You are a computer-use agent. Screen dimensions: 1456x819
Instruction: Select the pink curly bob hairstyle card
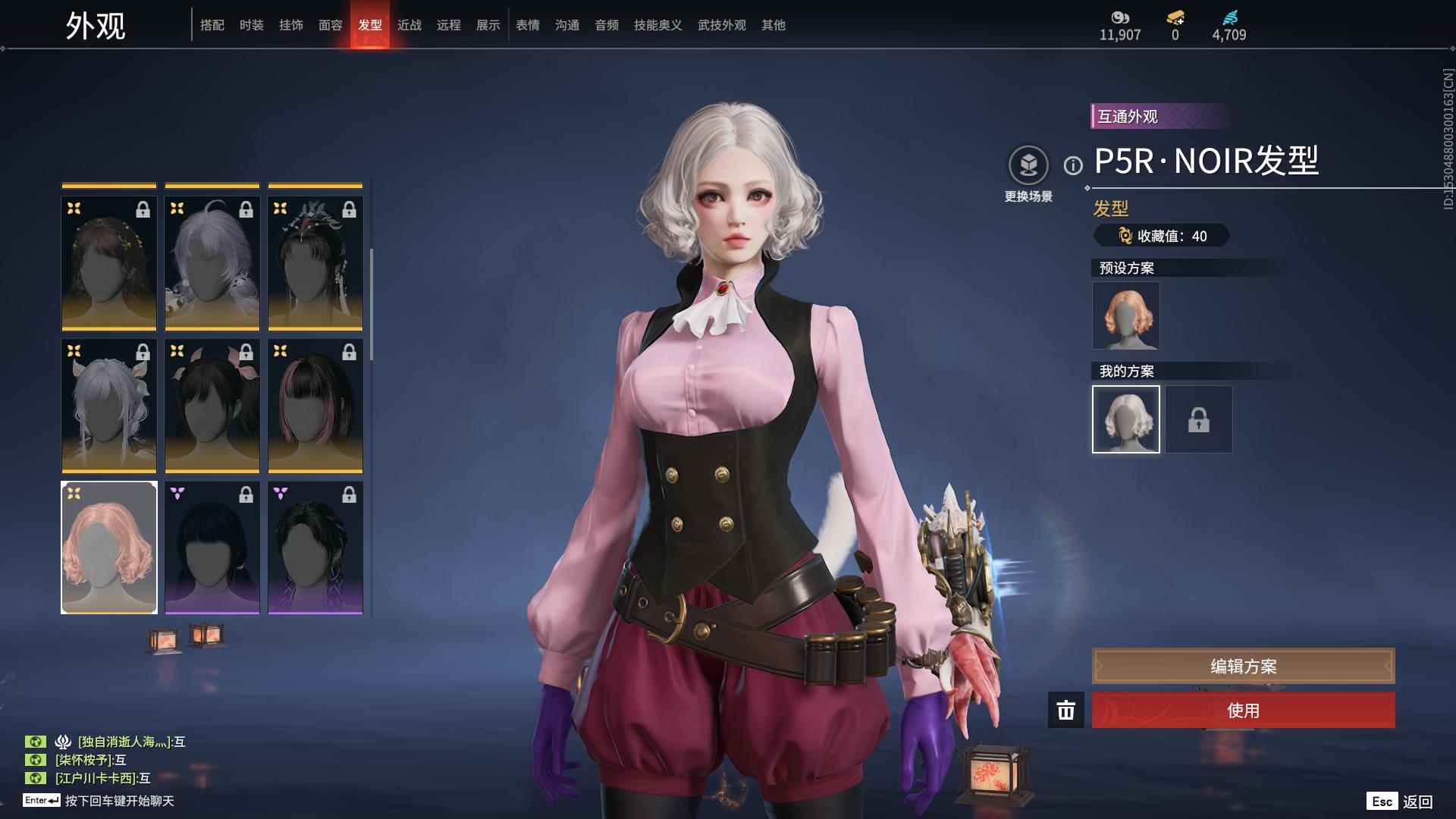point(109,548)
